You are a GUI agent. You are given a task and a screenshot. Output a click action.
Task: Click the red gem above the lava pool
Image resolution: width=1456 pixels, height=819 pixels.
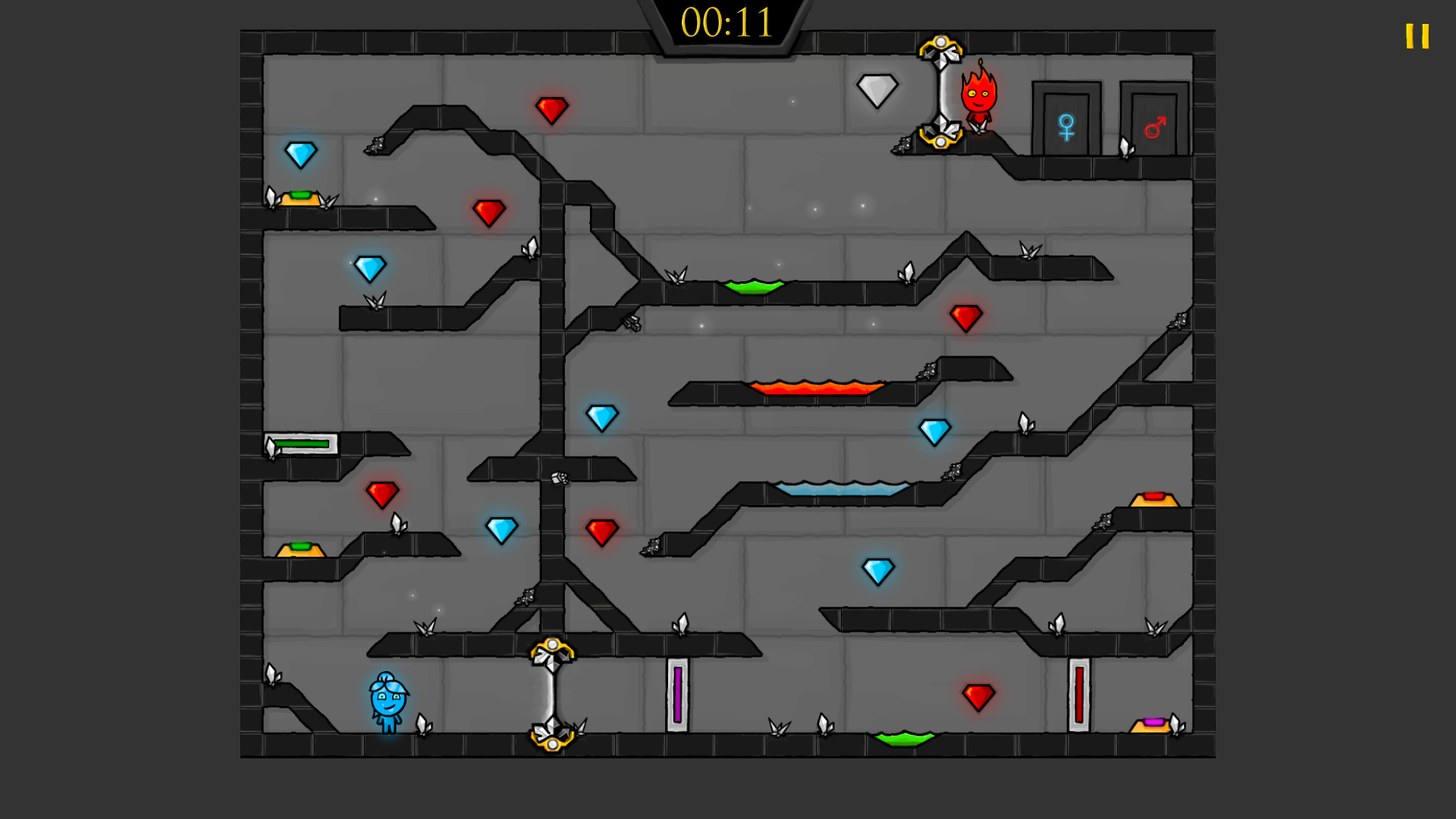pos(965,317)
